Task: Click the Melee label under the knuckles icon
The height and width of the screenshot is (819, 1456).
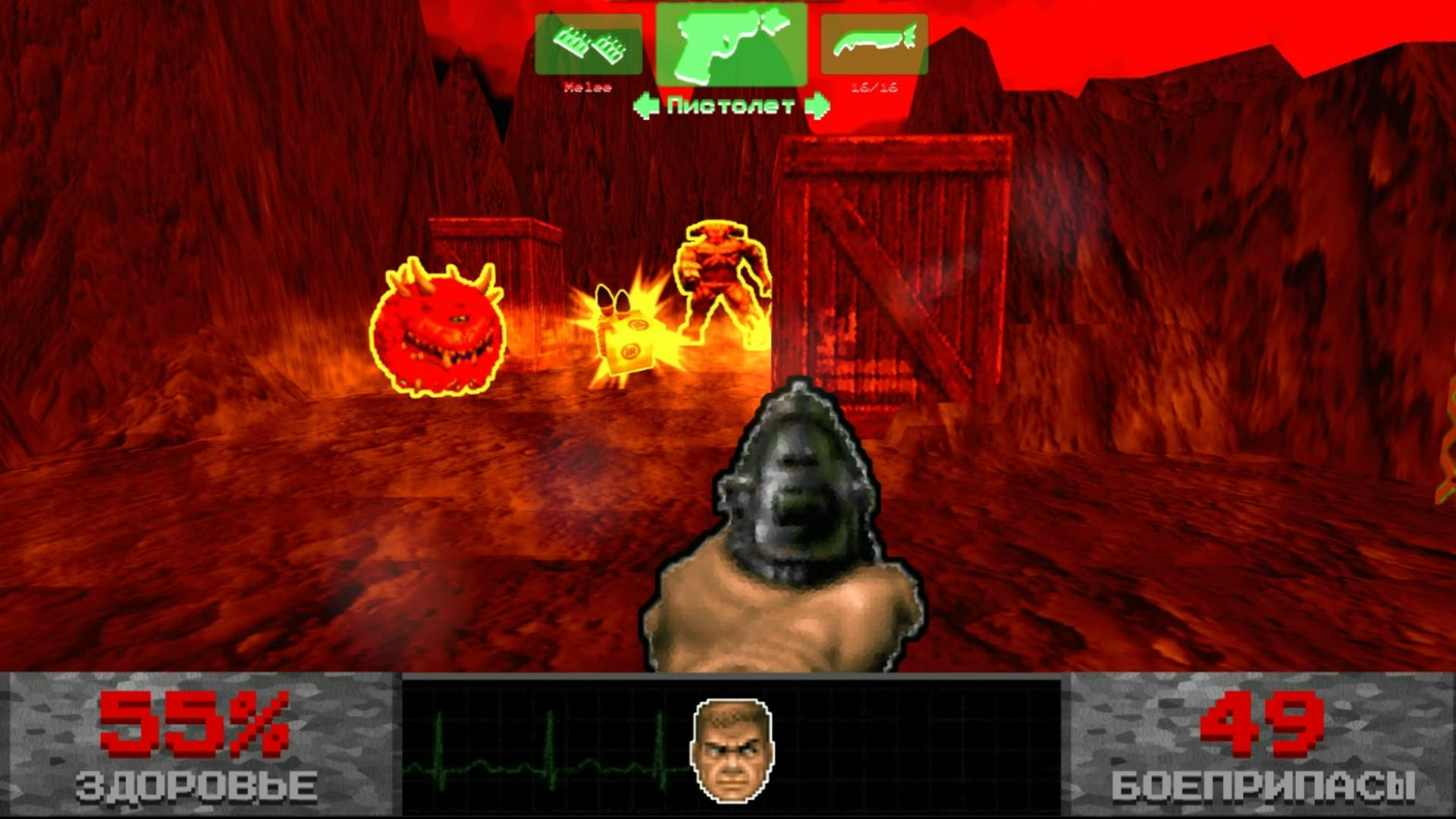Action: (588, 87)
